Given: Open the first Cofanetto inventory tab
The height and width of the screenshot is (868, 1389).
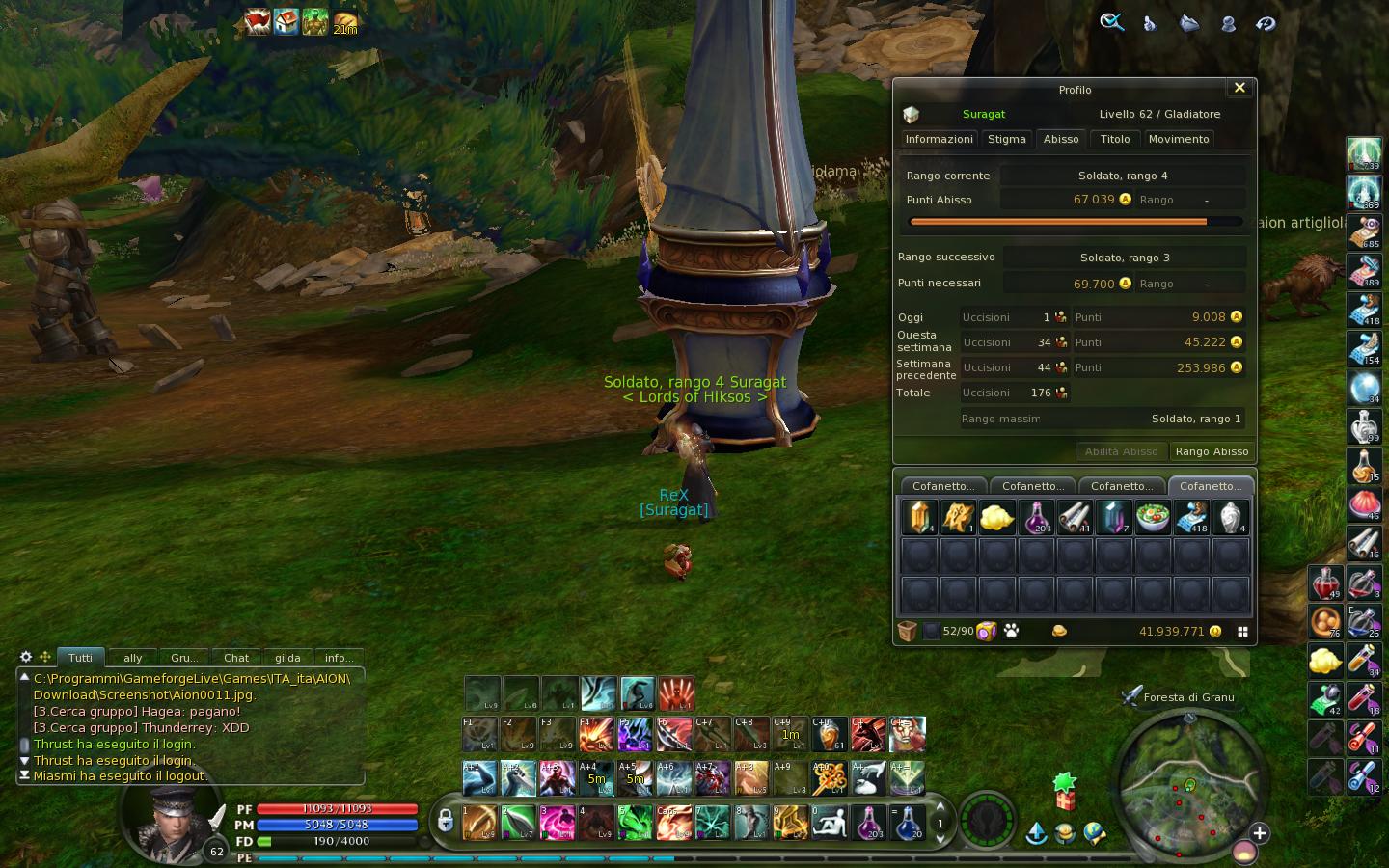Looking at the screenshot, I should tap(942, 486).
